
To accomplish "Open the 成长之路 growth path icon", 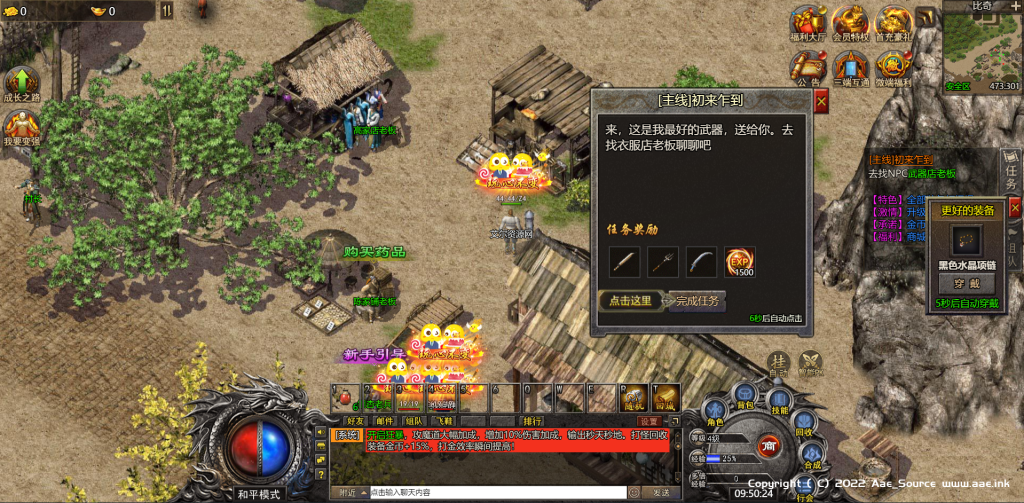I will coord(20,84).
